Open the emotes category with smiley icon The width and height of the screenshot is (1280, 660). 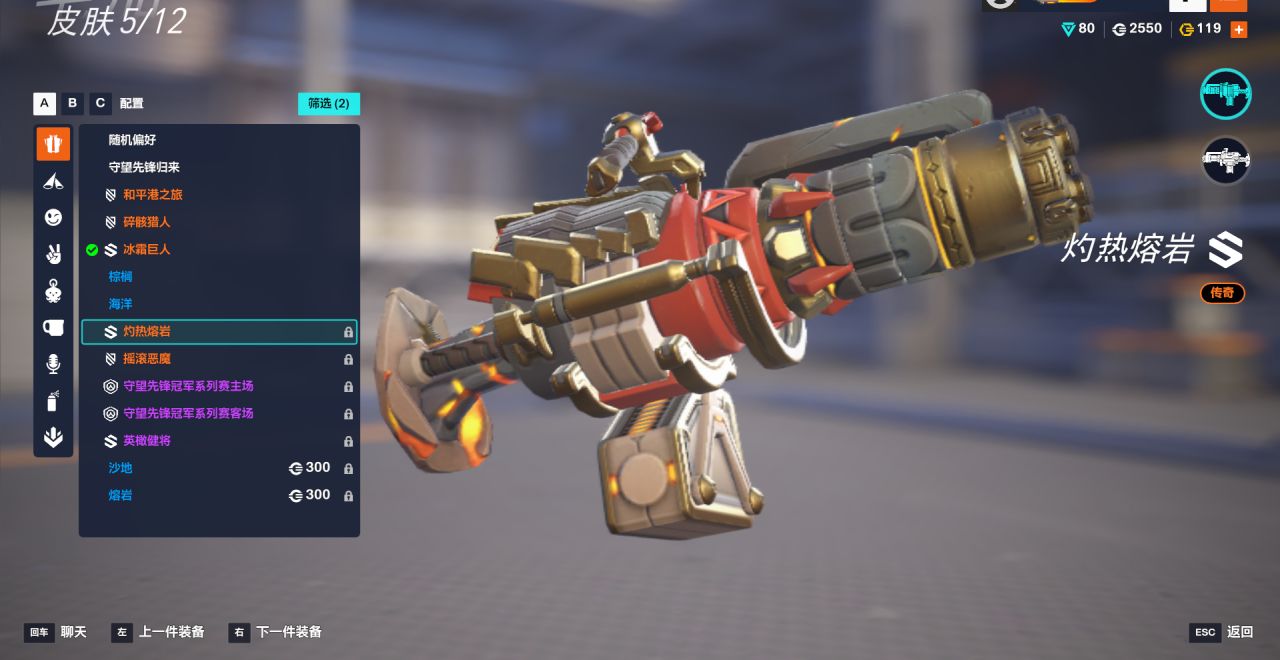[53, 217]
